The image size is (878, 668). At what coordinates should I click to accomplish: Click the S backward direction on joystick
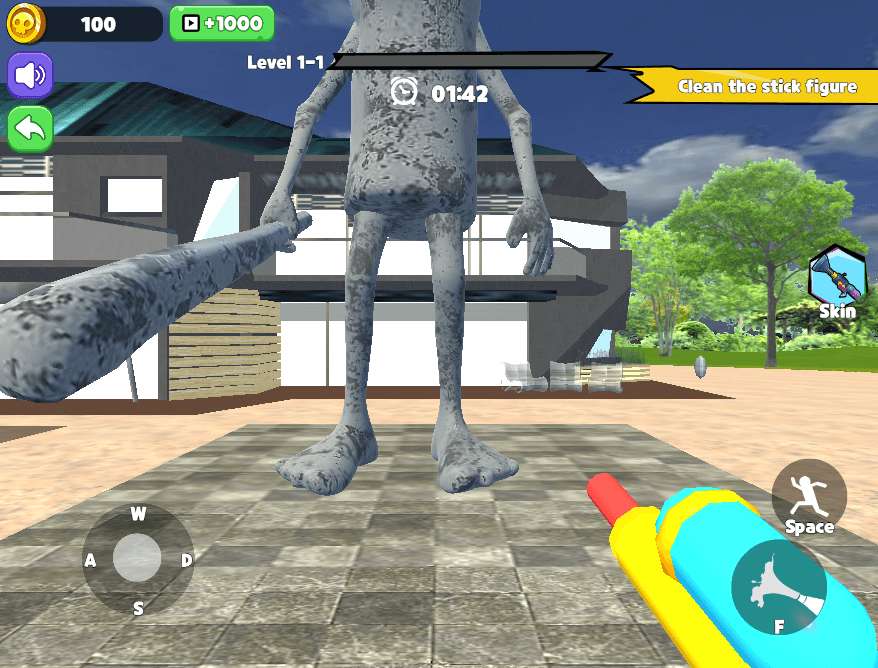click(x=138, y=607)
